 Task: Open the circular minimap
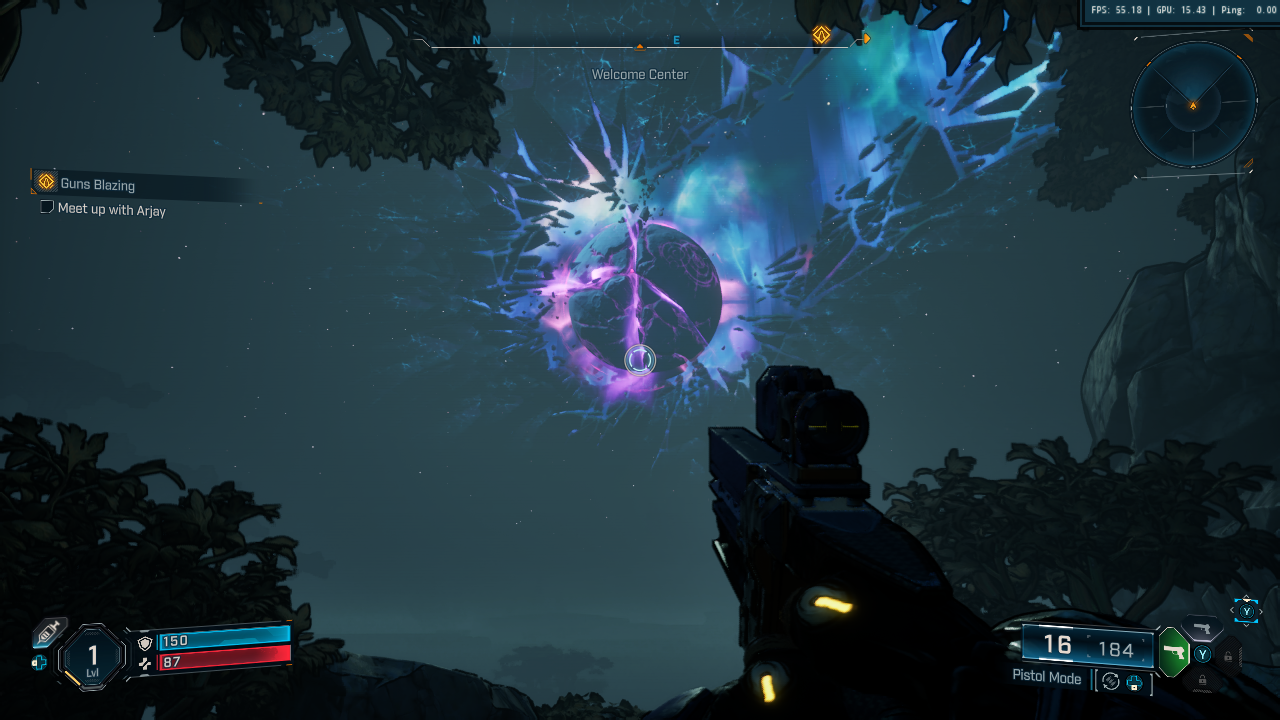point(1193,103)
